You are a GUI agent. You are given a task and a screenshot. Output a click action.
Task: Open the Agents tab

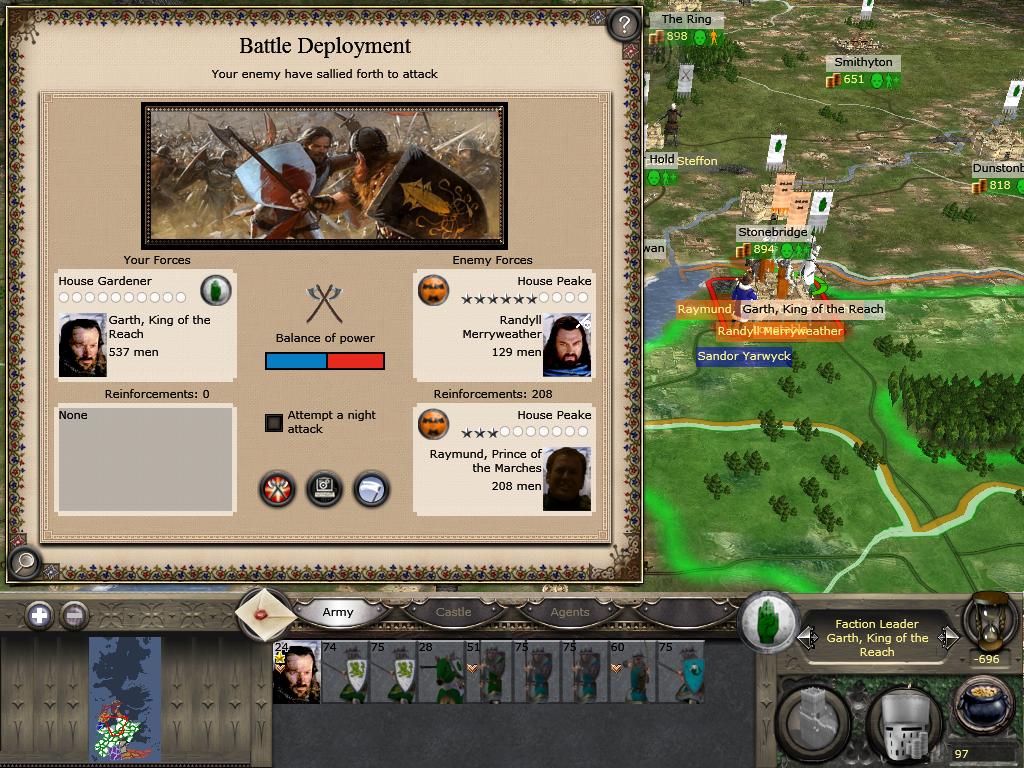(570, 612)
